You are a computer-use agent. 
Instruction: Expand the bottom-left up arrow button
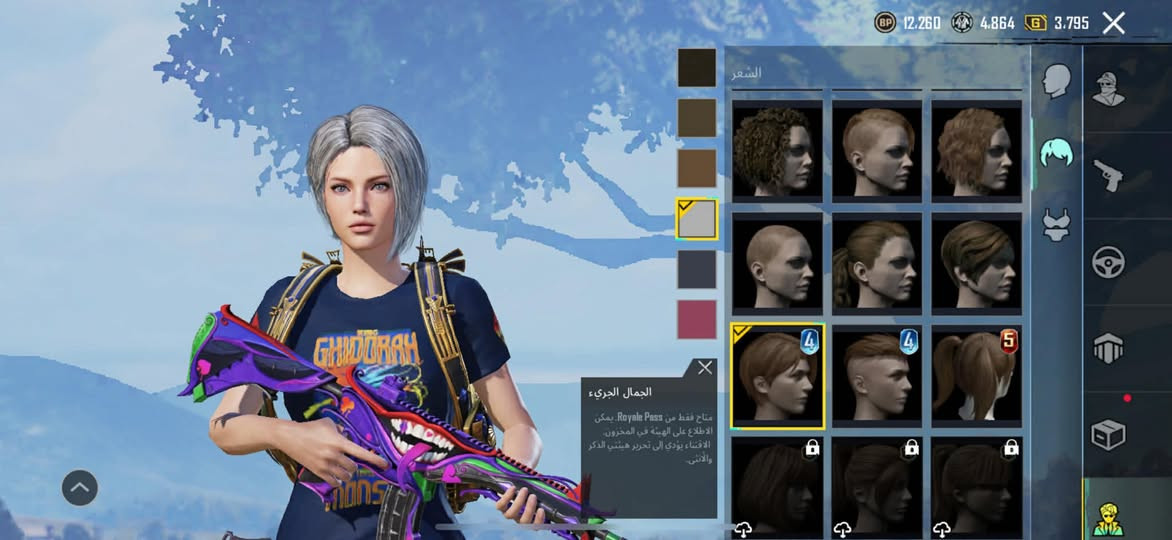pyautogui.click(x=80, y=488)
